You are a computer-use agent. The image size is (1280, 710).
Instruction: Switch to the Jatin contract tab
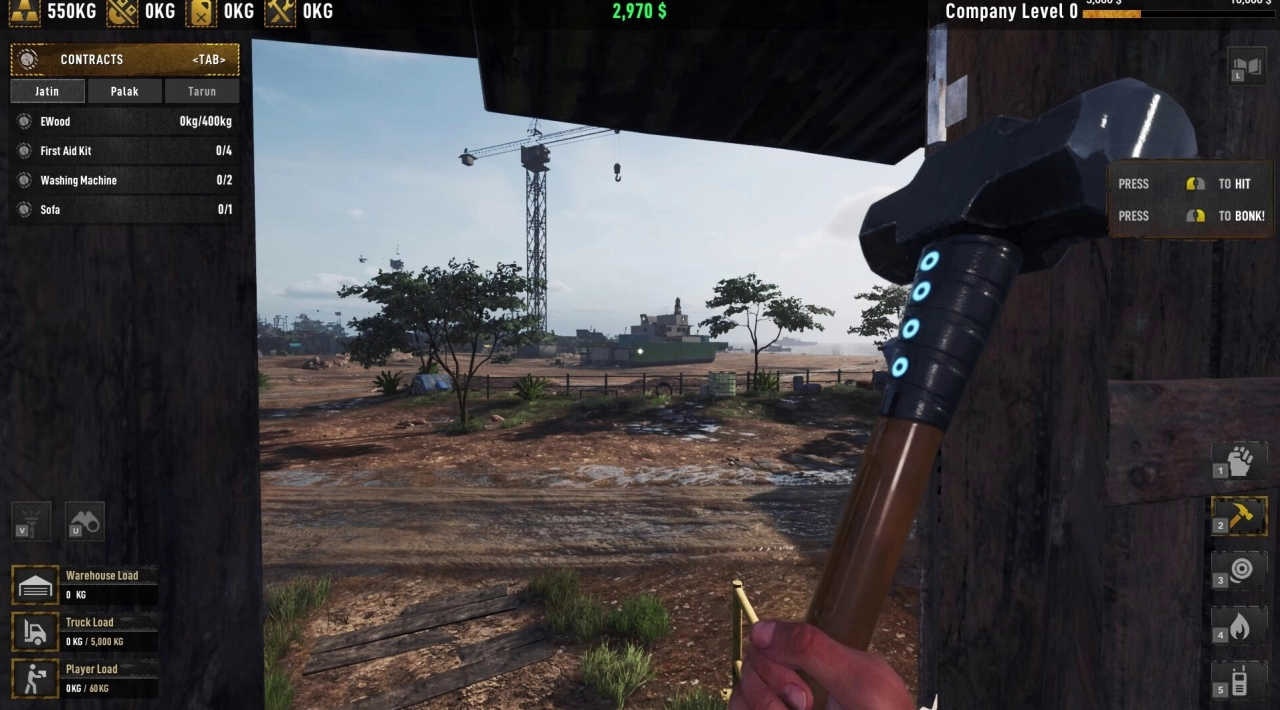(47, 91)
